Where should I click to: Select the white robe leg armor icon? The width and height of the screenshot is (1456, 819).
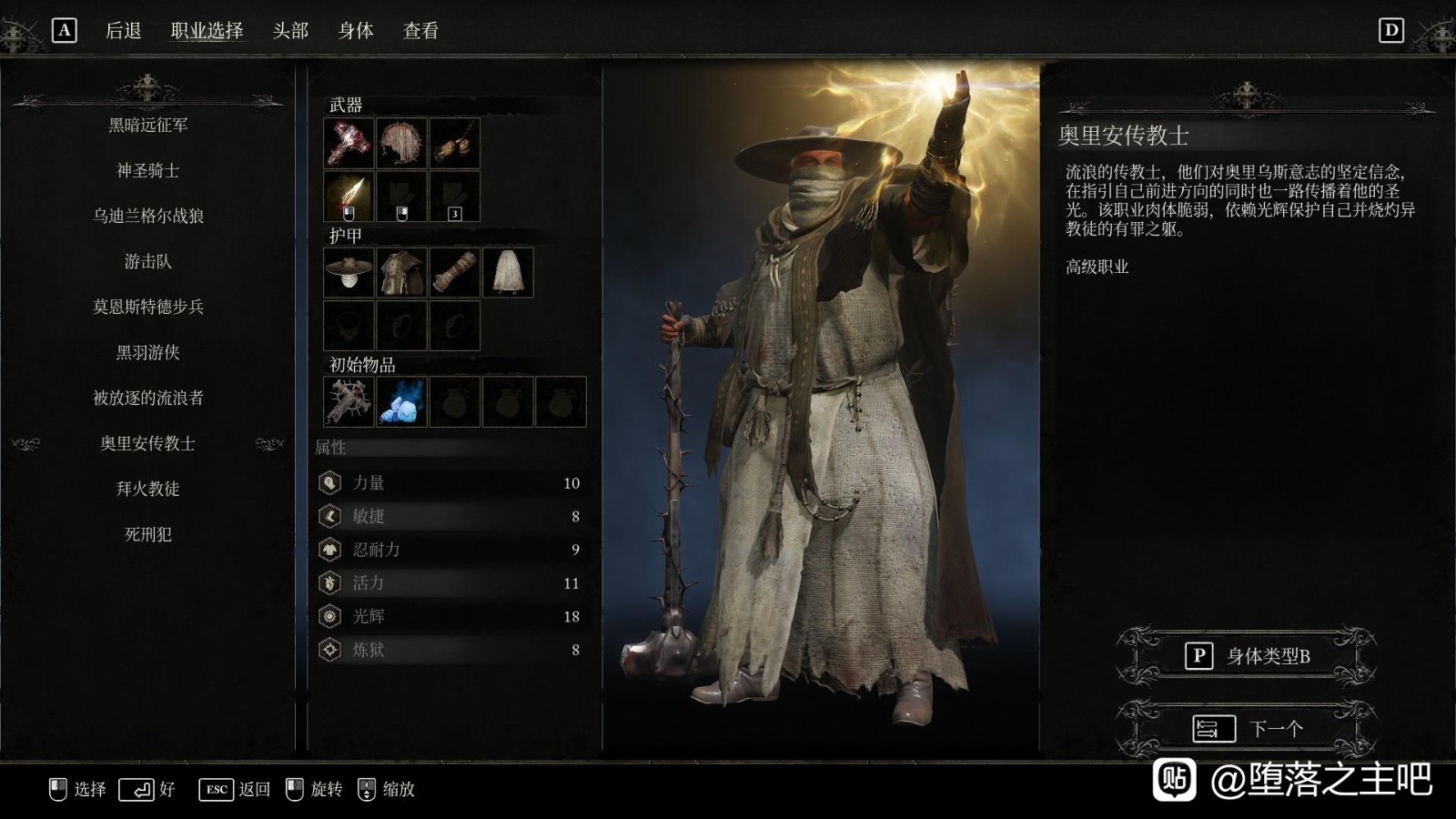pos(507,273)
